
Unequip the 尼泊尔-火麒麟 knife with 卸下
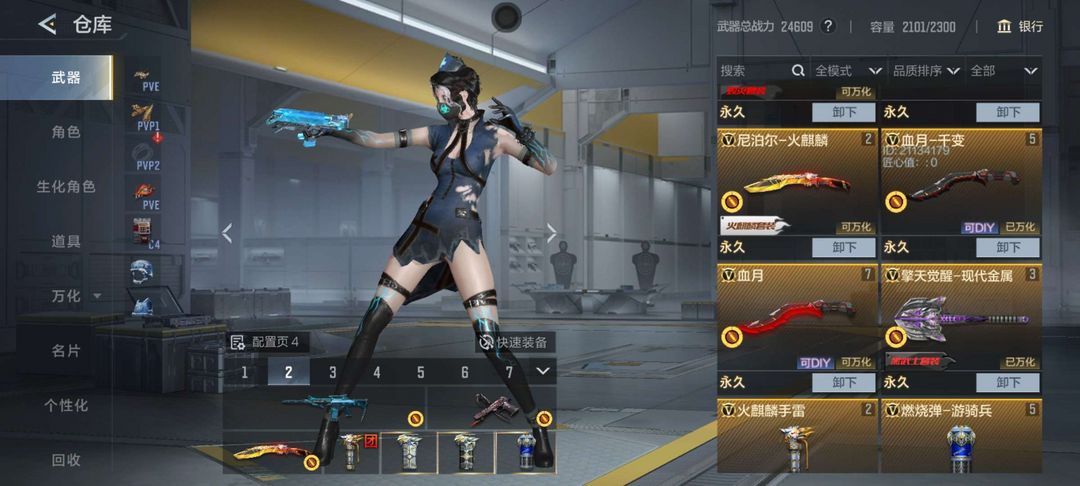click(x=844, y=247)
